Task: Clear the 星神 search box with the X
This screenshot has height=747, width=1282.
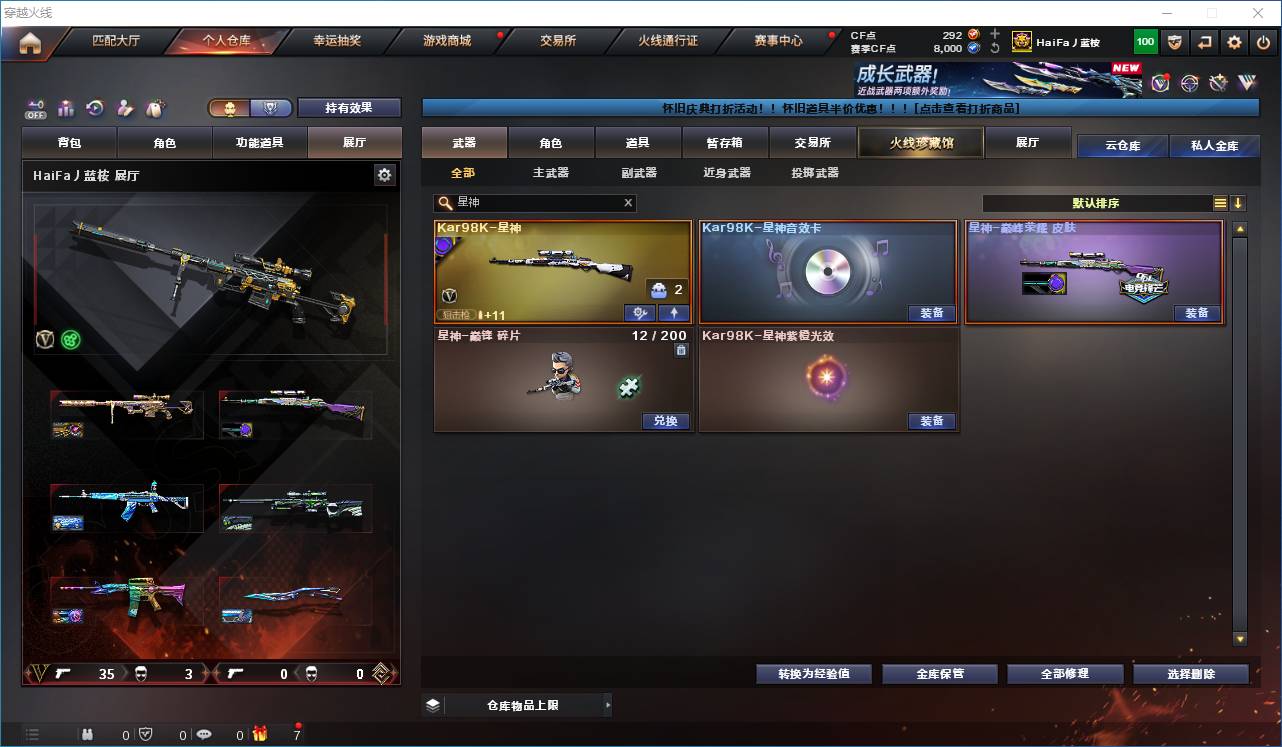Action: point(628,203)
